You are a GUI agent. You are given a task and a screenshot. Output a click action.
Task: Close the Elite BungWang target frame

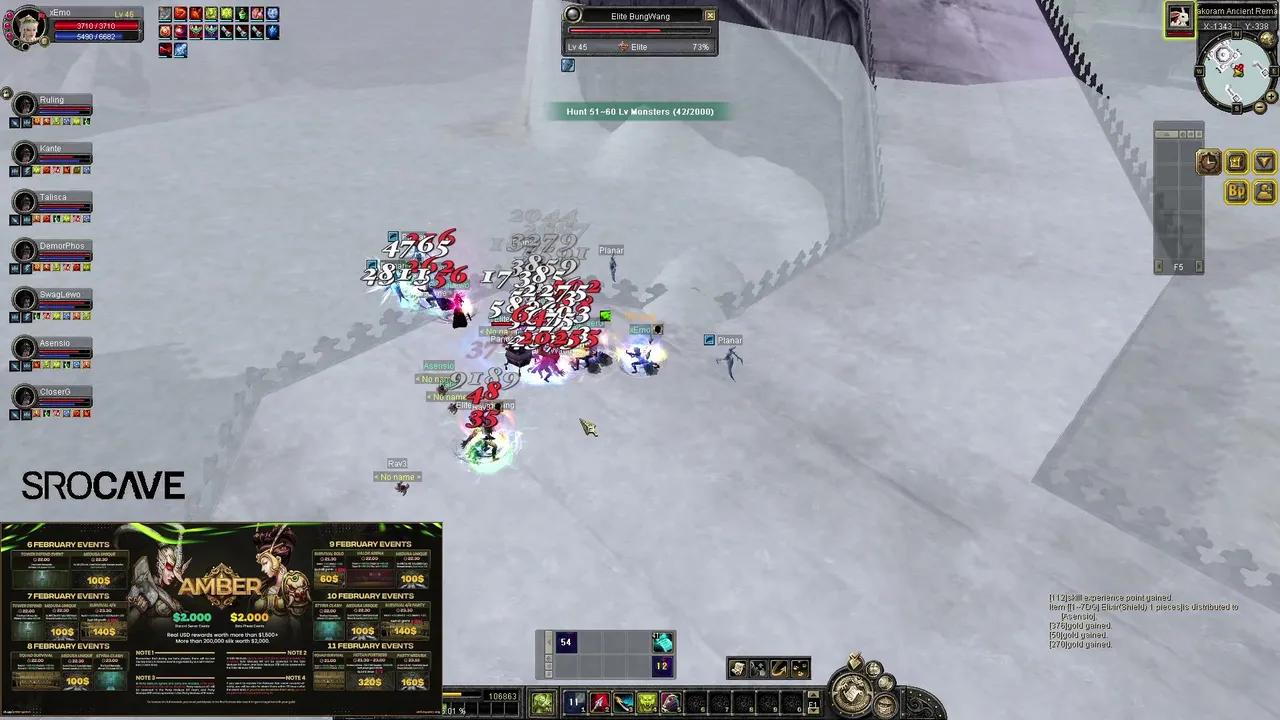pos(710,16)
